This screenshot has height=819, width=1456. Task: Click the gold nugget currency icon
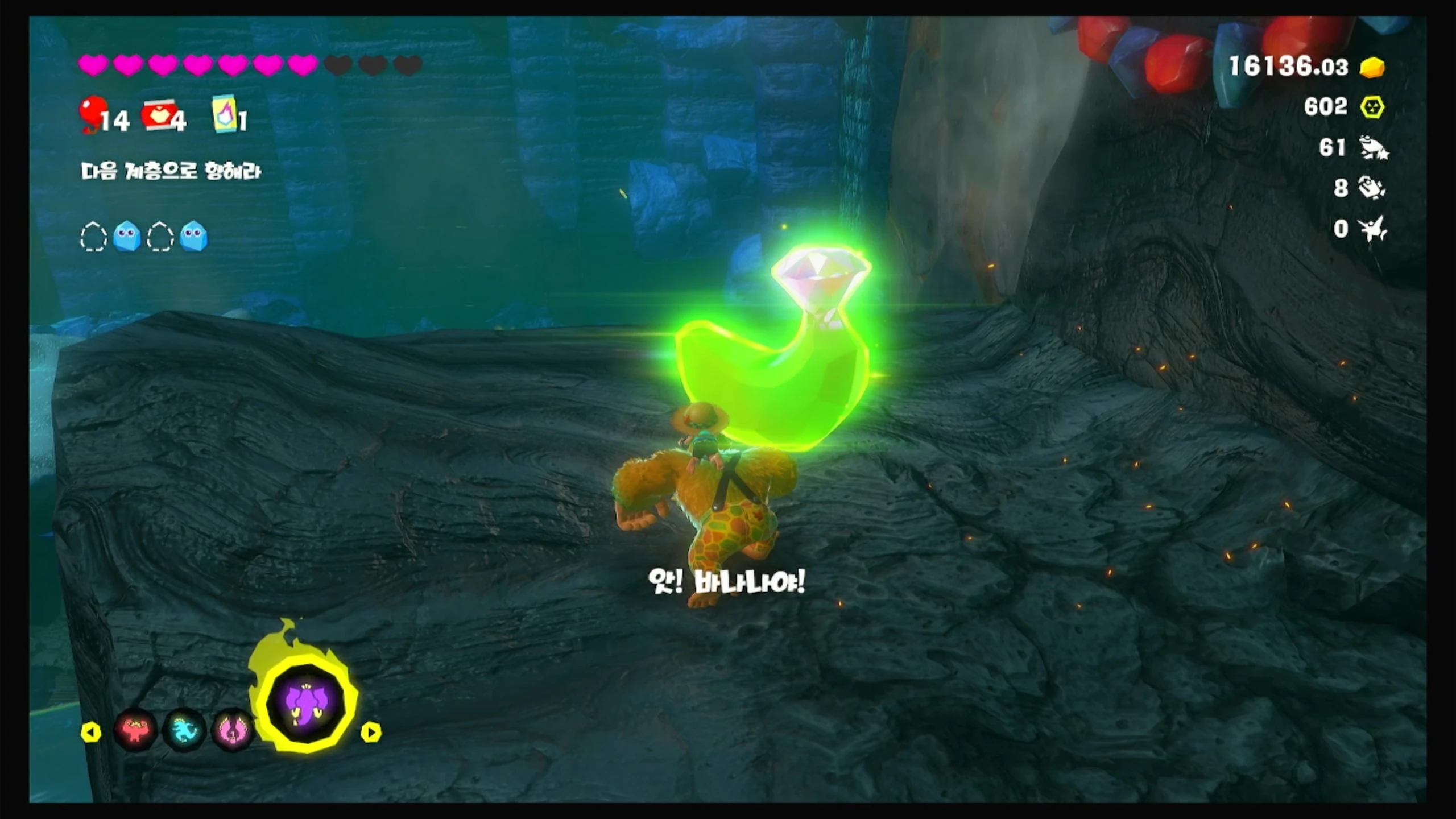point(1372,67)
